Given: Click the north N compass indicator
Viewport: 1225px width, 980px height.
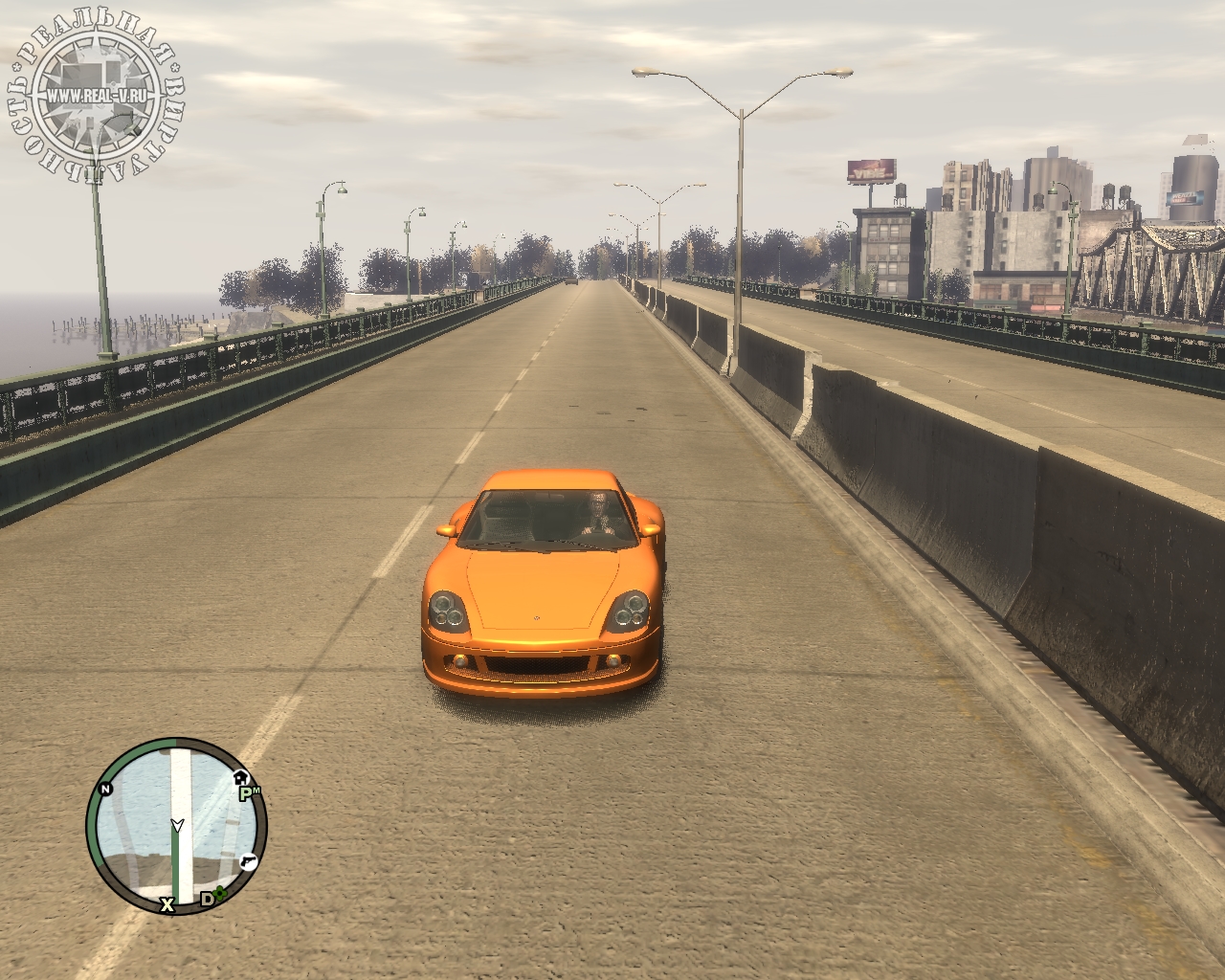Looking at the screenshot, I should click(104, 789).
